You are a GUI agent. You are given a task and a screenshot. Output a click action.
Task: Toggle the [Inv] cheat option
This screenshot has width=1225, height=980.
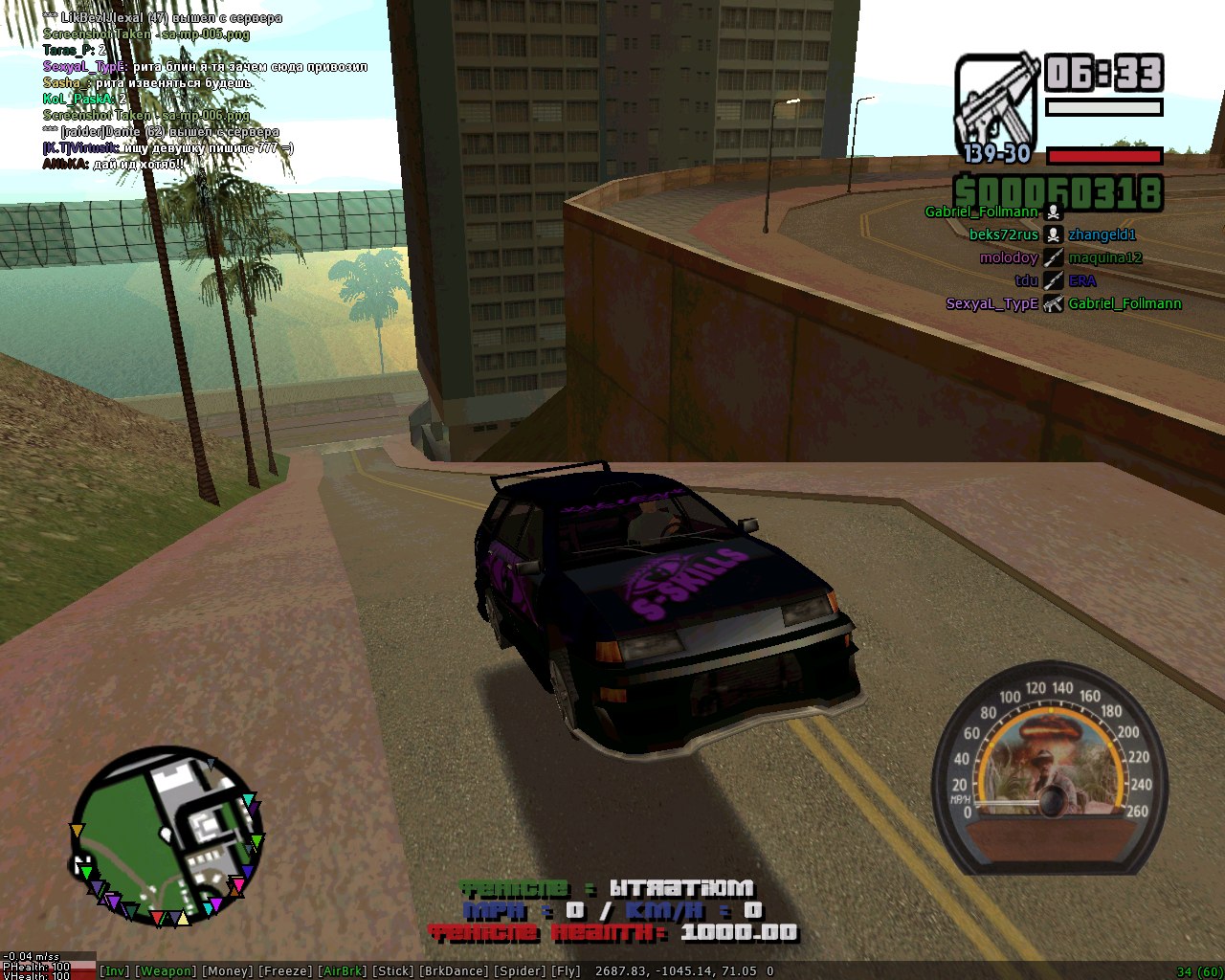coord(115,970)
